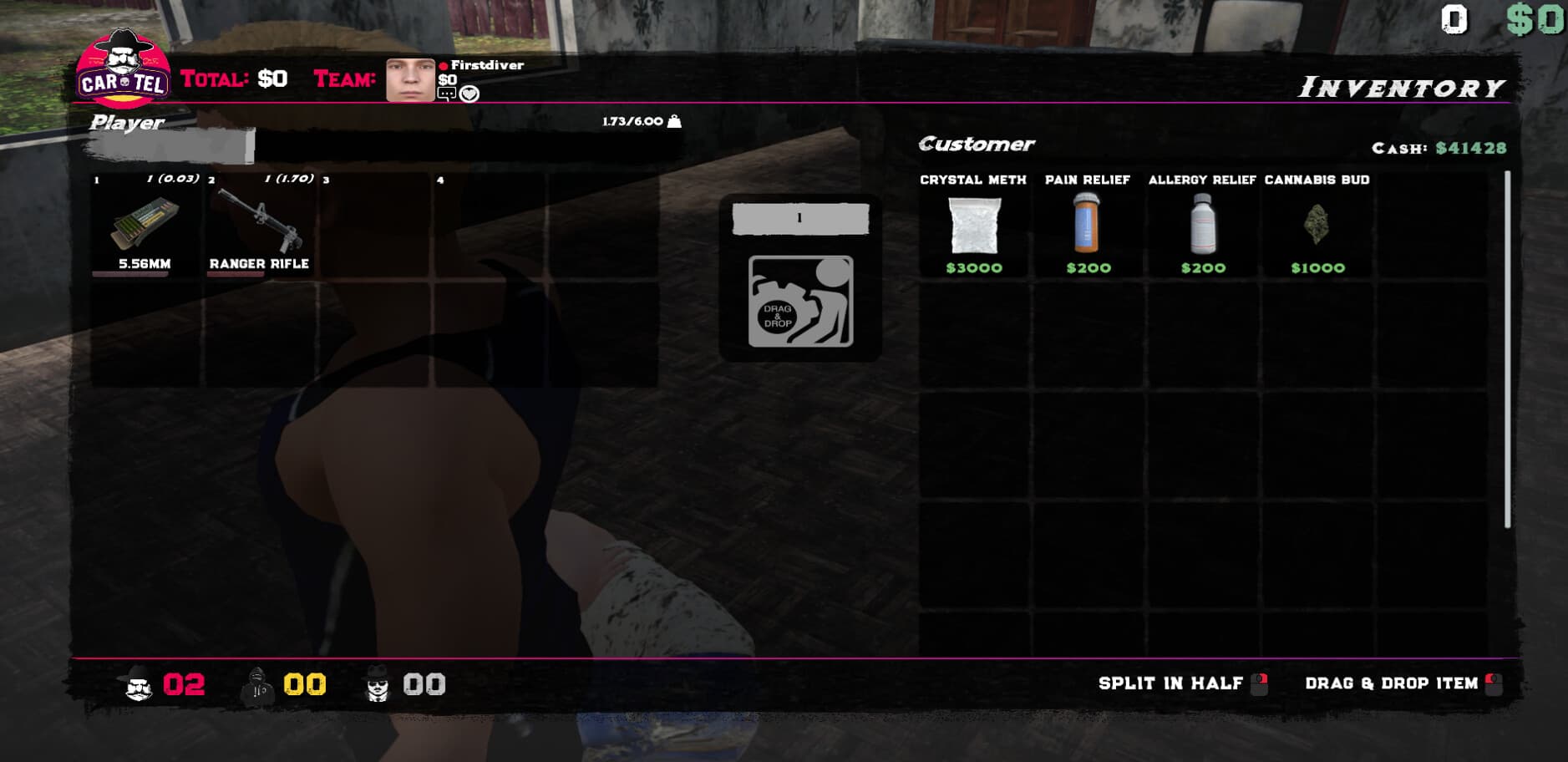Click the quantity field showing 1
Viewport: 1568px width, 762px height.
799,218
